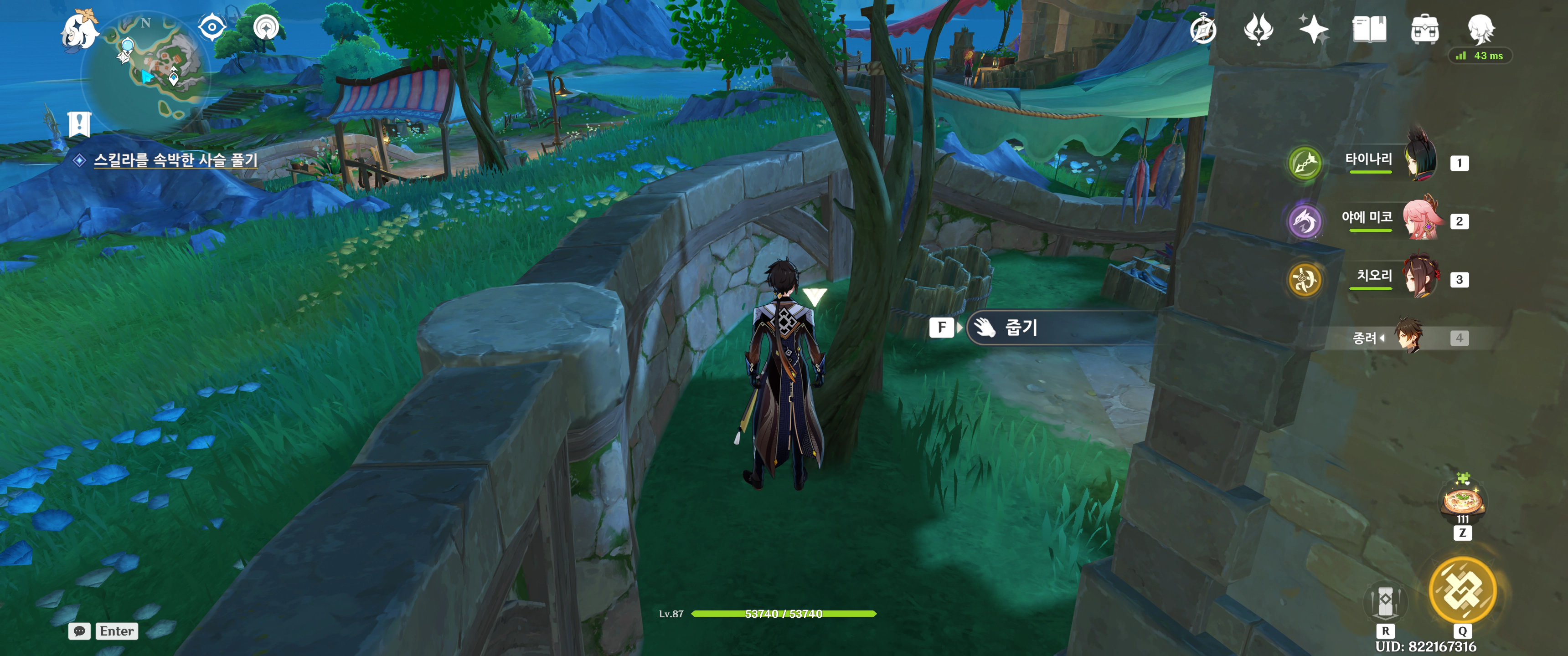Open the battle pass flame icon
Image resolution: width=1568 pixels, height=656 pixels.
(x=1258, y=30)
